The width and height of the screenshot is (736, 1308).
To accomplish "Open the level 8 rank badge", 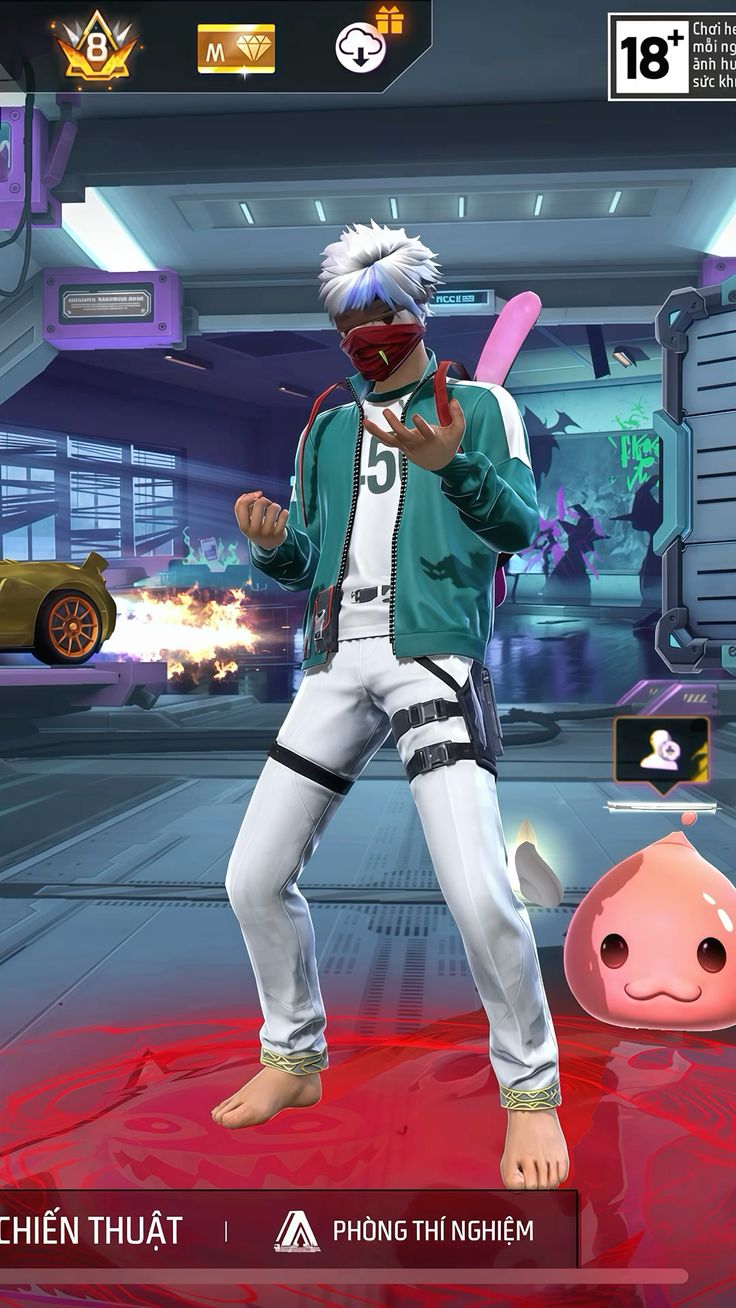I will [x=96, y=47].
